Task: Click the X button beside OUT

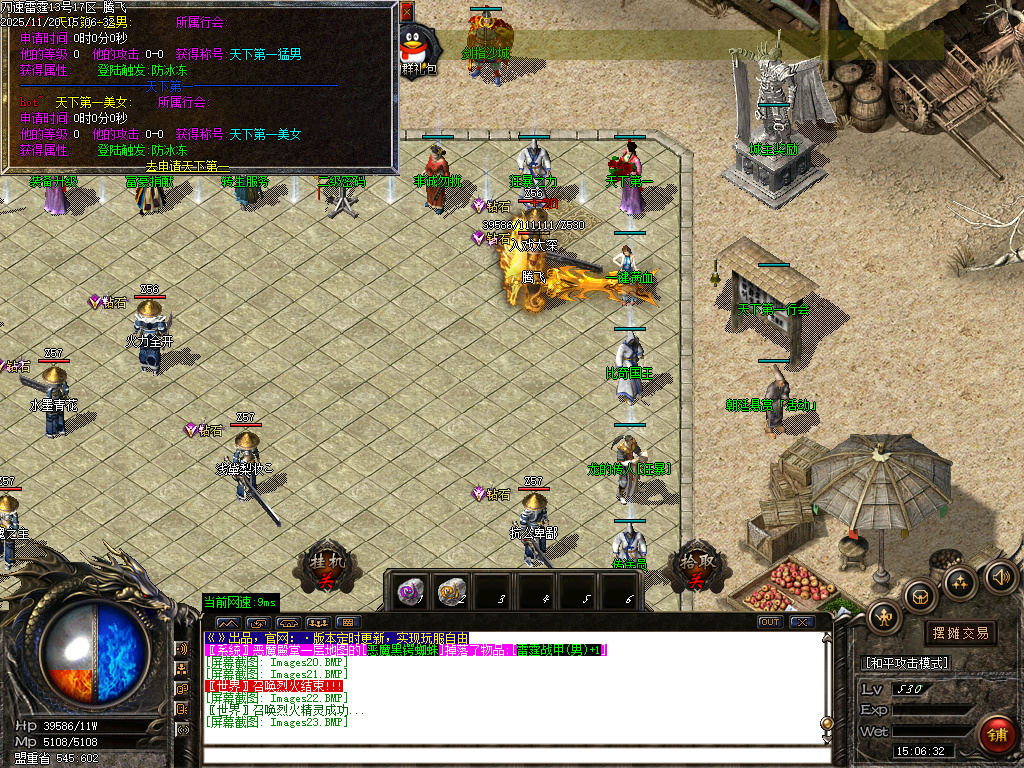Action: point(801,622)
